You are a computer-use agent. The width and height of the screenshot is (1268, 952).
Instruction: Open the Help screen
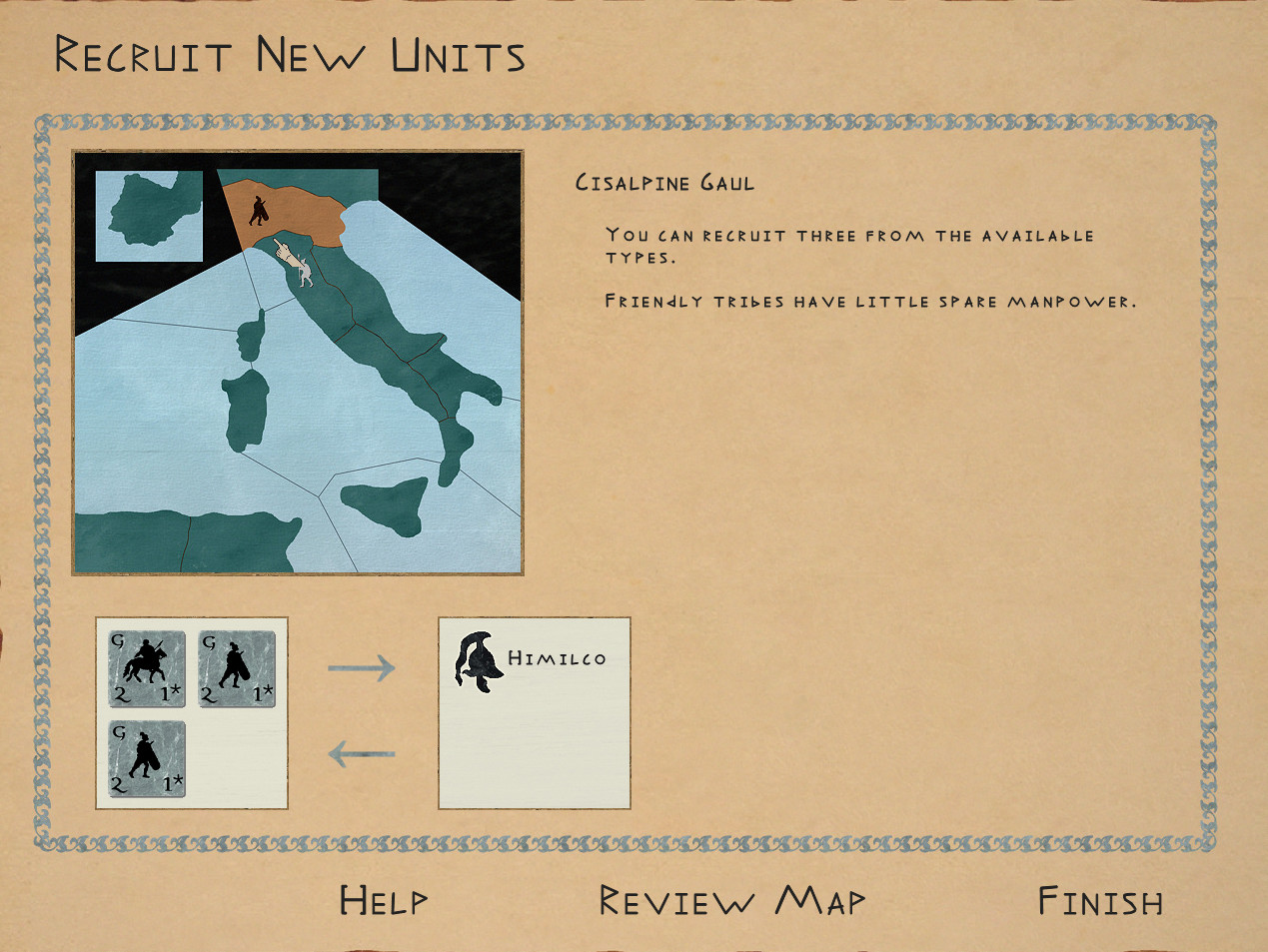tap(384, 901)
